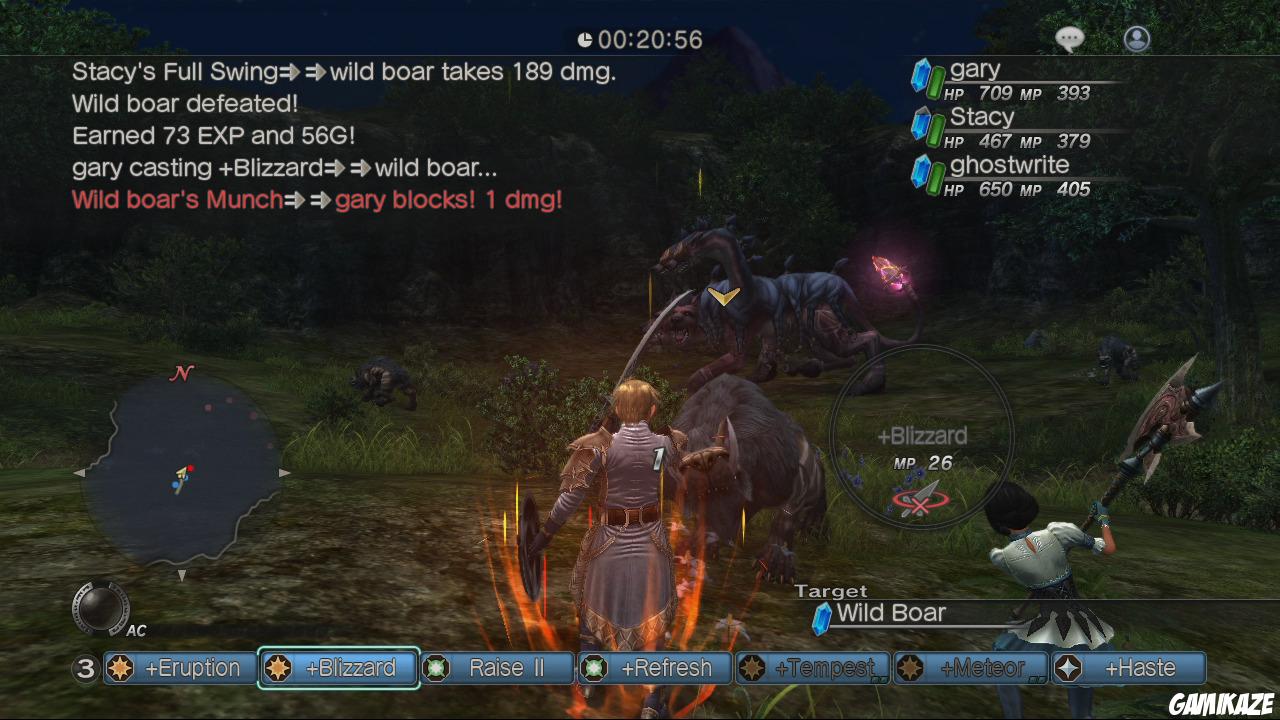Open the chat message bubble icon

1069,38
